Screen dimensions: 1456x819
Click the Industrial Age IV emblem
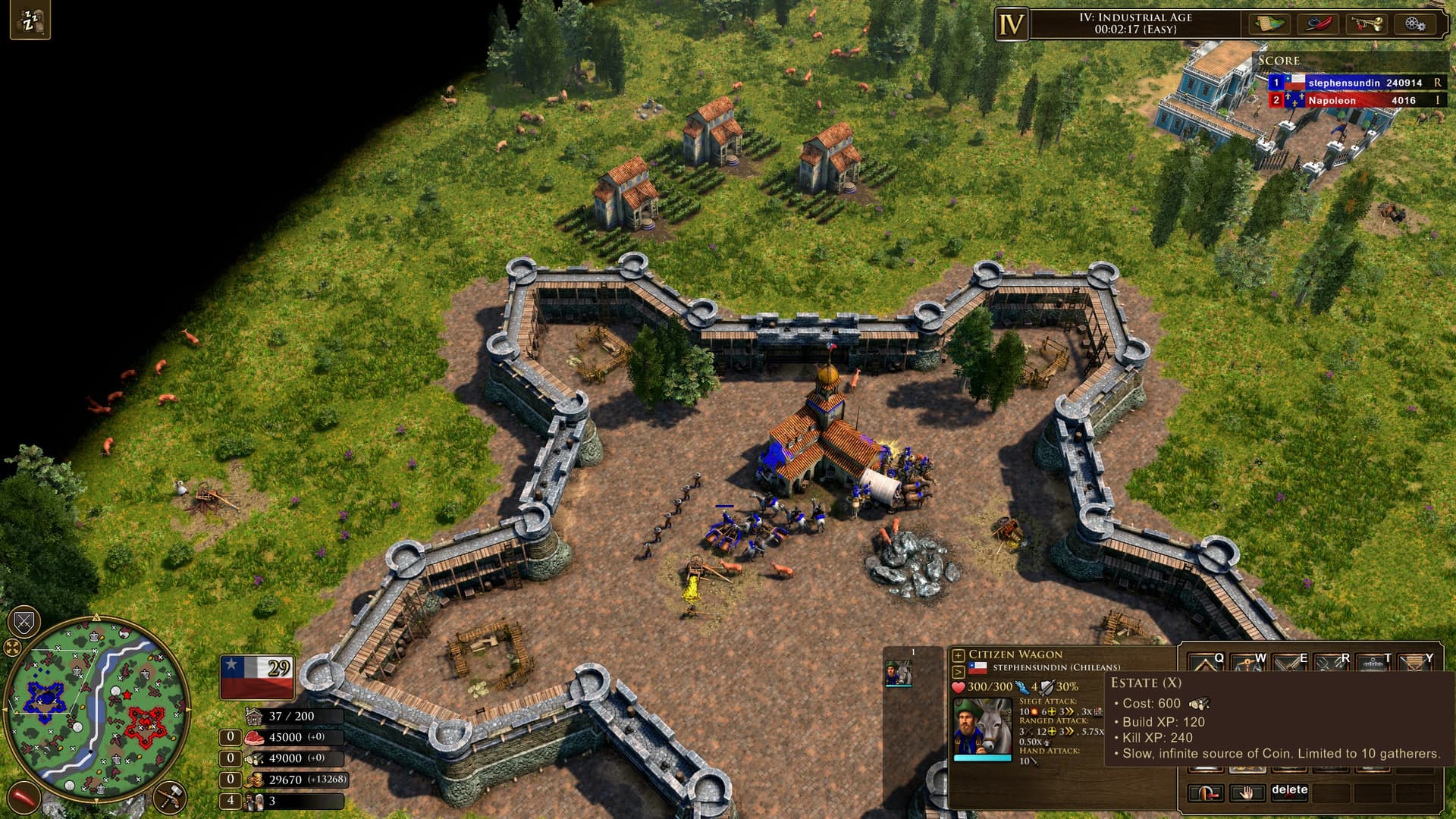[1012, 25]
